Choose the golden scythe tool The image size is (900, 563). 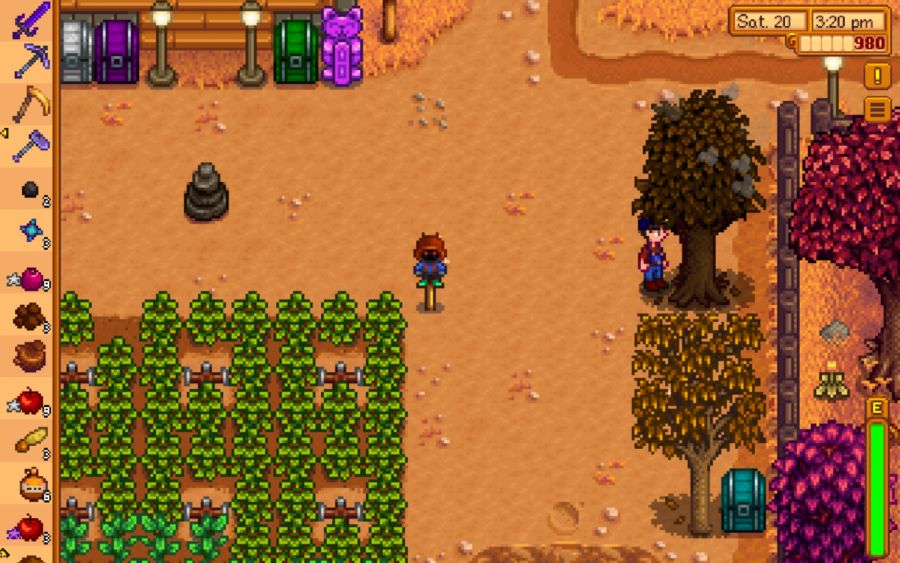tap(29, 103)
